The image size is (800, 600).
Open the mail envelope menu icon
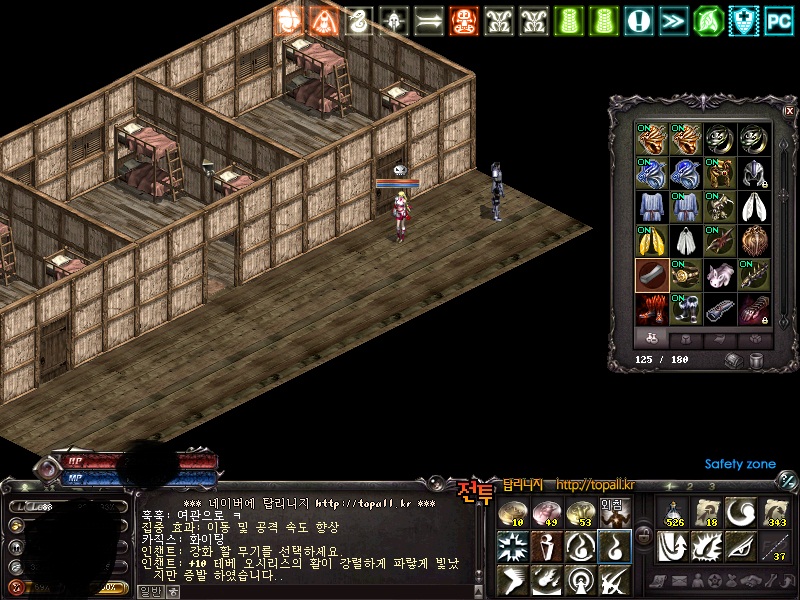tap(679, 580)
